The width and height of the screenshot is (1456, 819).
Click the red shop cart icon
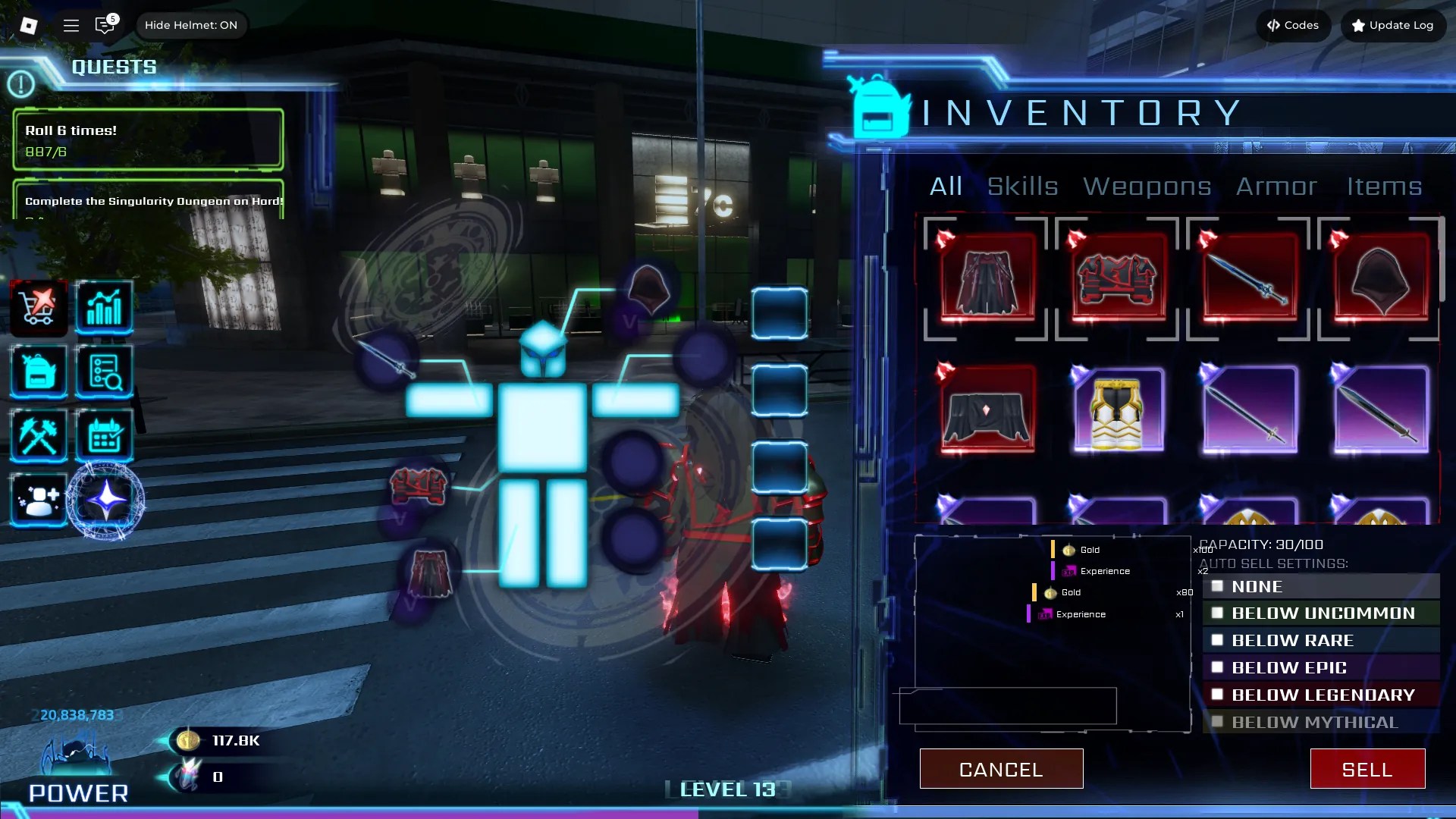click(38, 307)
